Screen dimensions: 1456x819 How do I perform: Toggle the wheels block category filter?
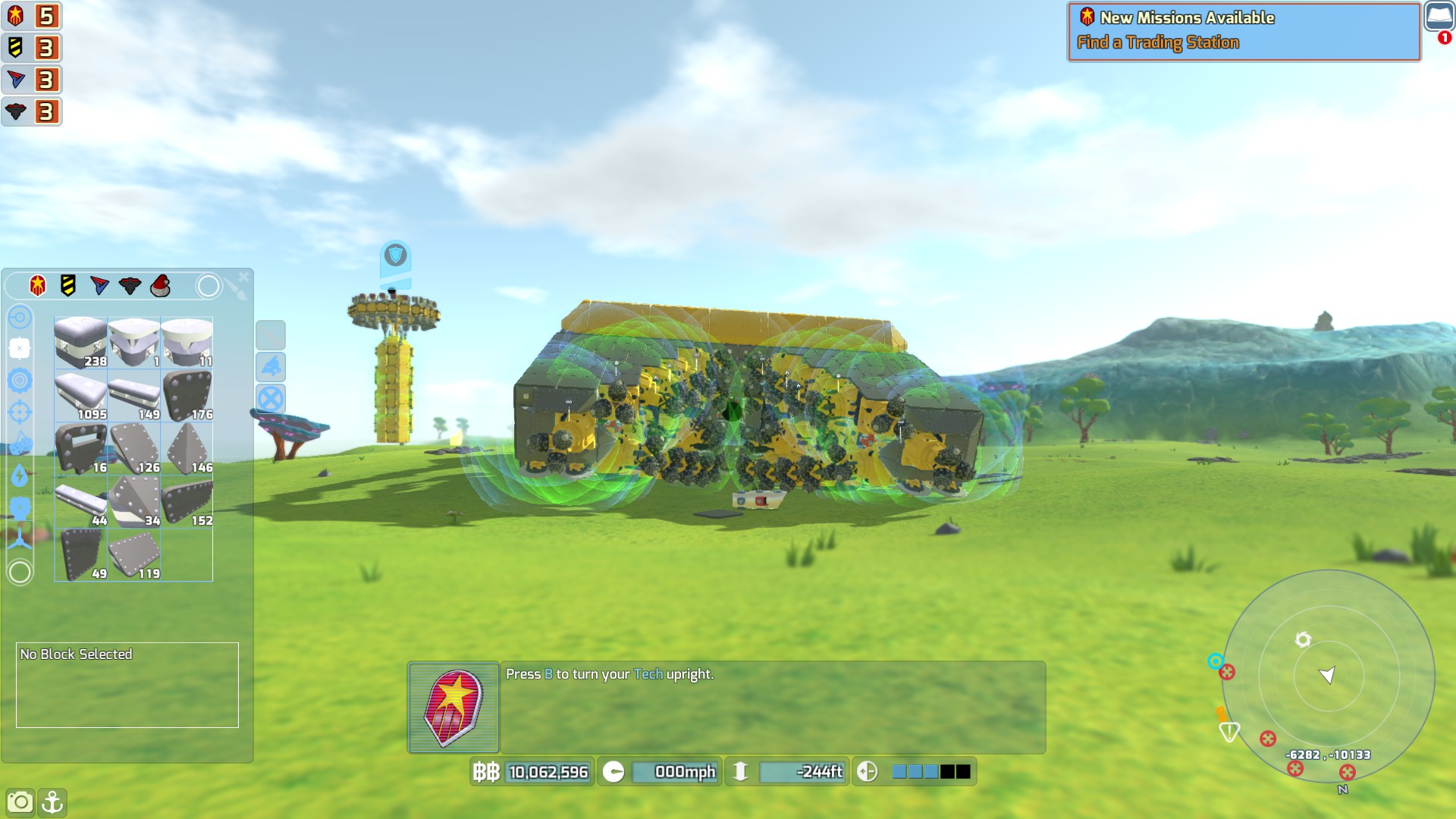coord(19,381)
